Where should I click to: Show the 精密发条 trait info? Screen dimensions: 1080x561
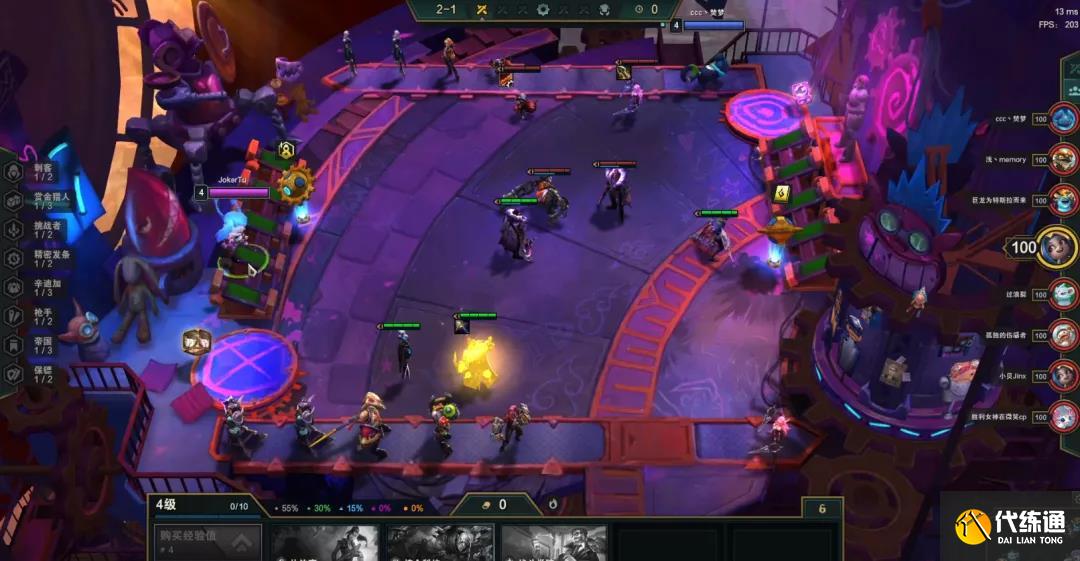32,259
